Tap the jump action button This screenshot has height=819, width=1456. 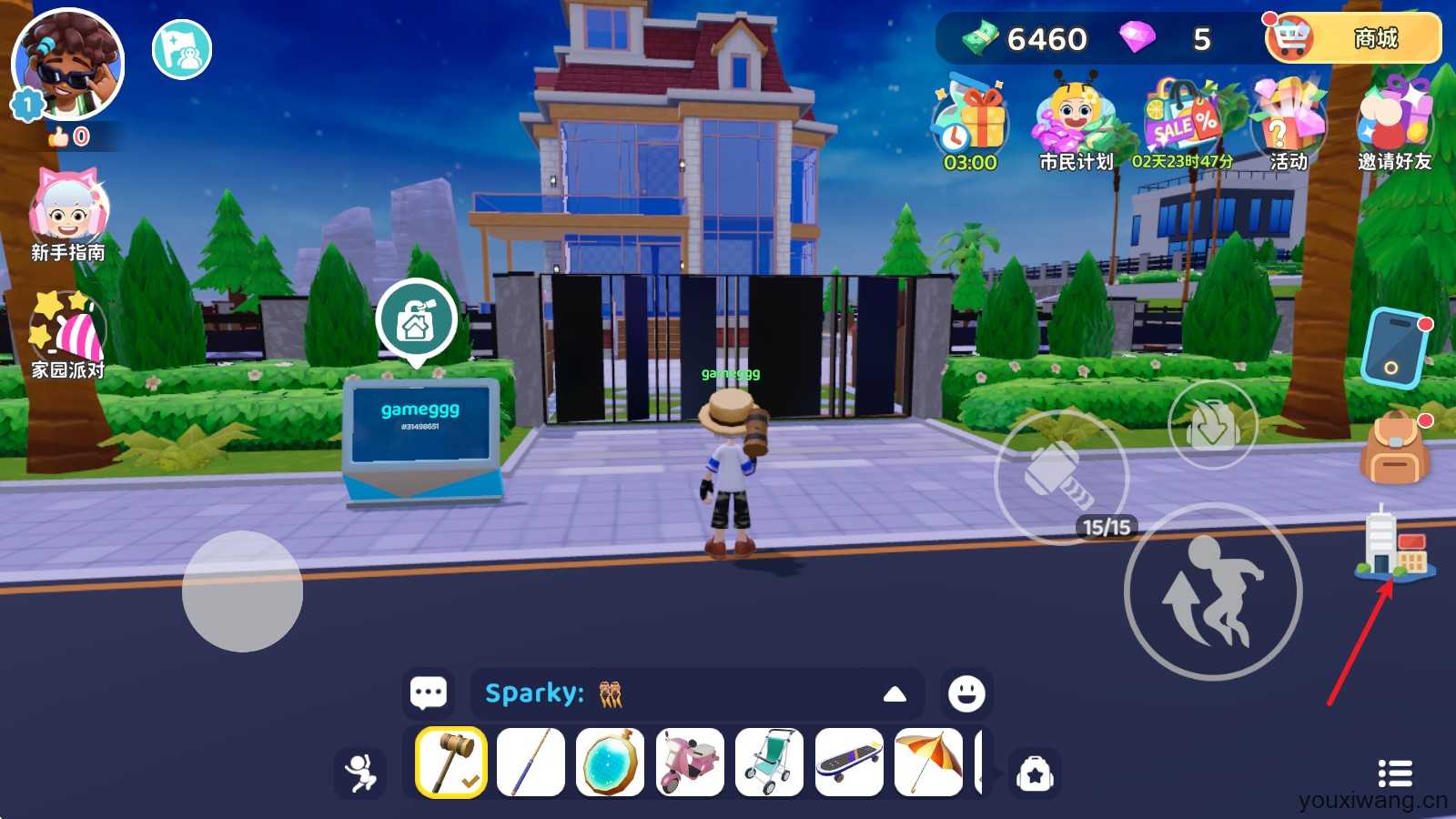click(1213, 591)
